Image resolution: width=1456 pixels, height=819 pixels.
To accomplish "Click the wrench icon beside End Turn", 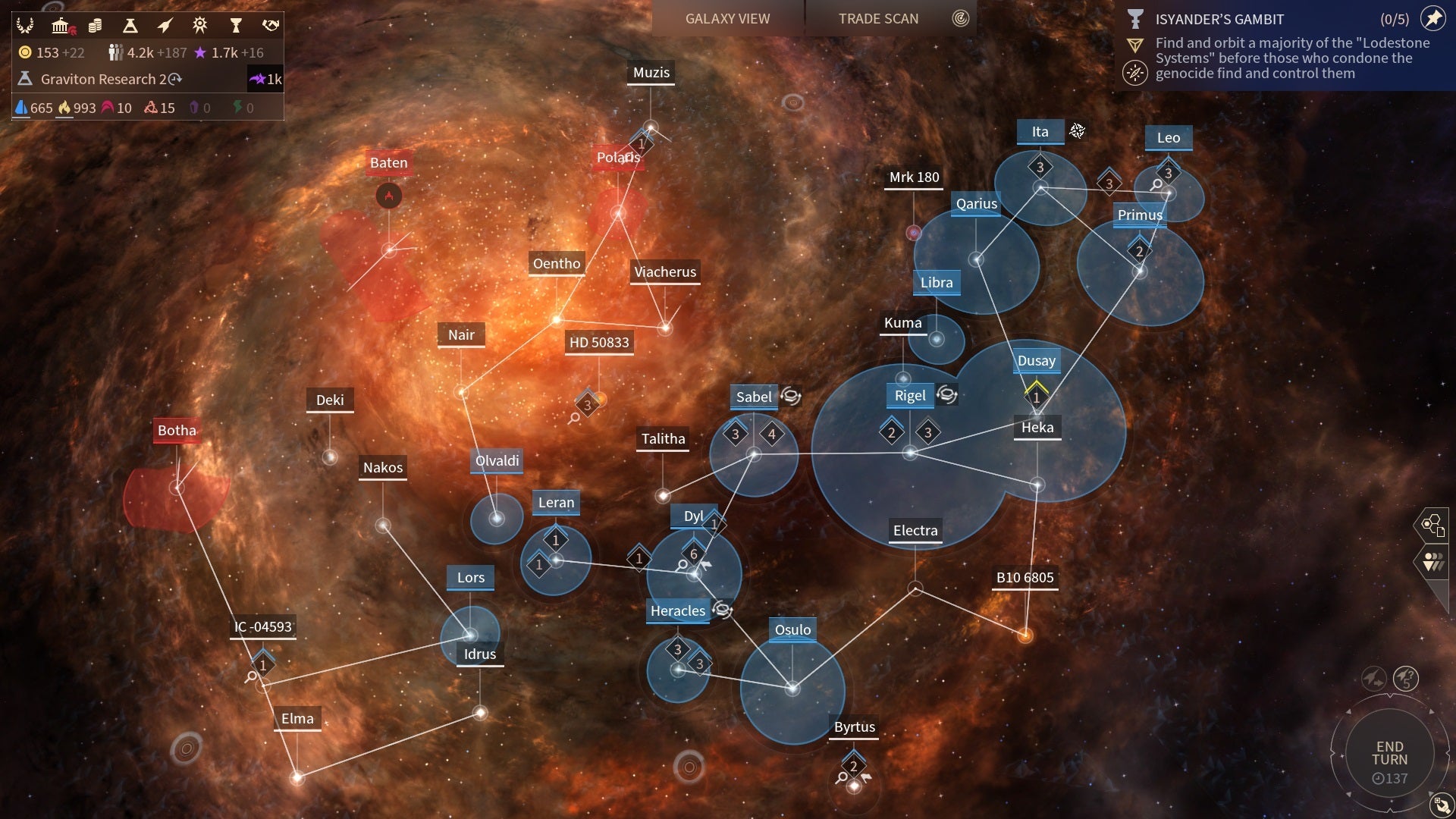I will tap(1439, 804).
